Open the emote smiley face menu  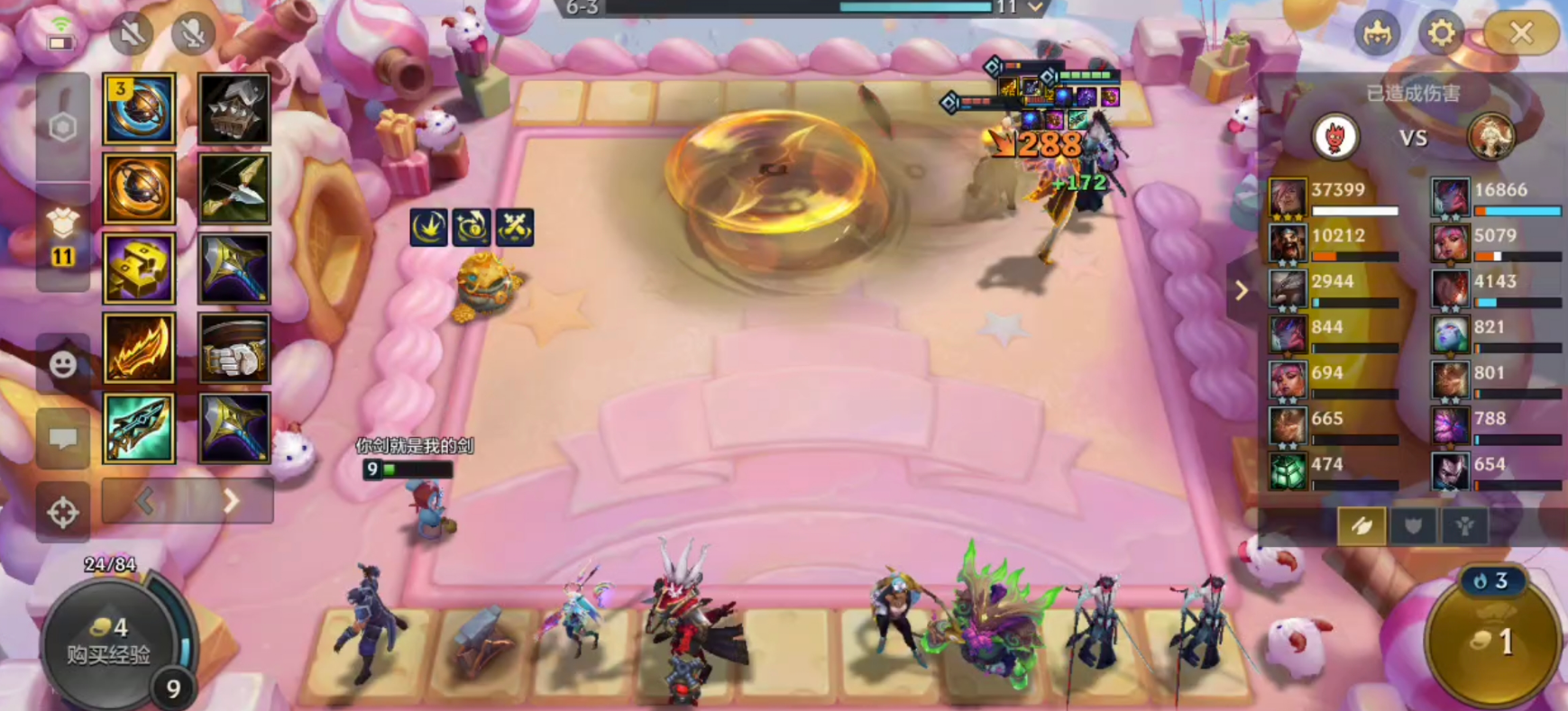tap(62, 364)
